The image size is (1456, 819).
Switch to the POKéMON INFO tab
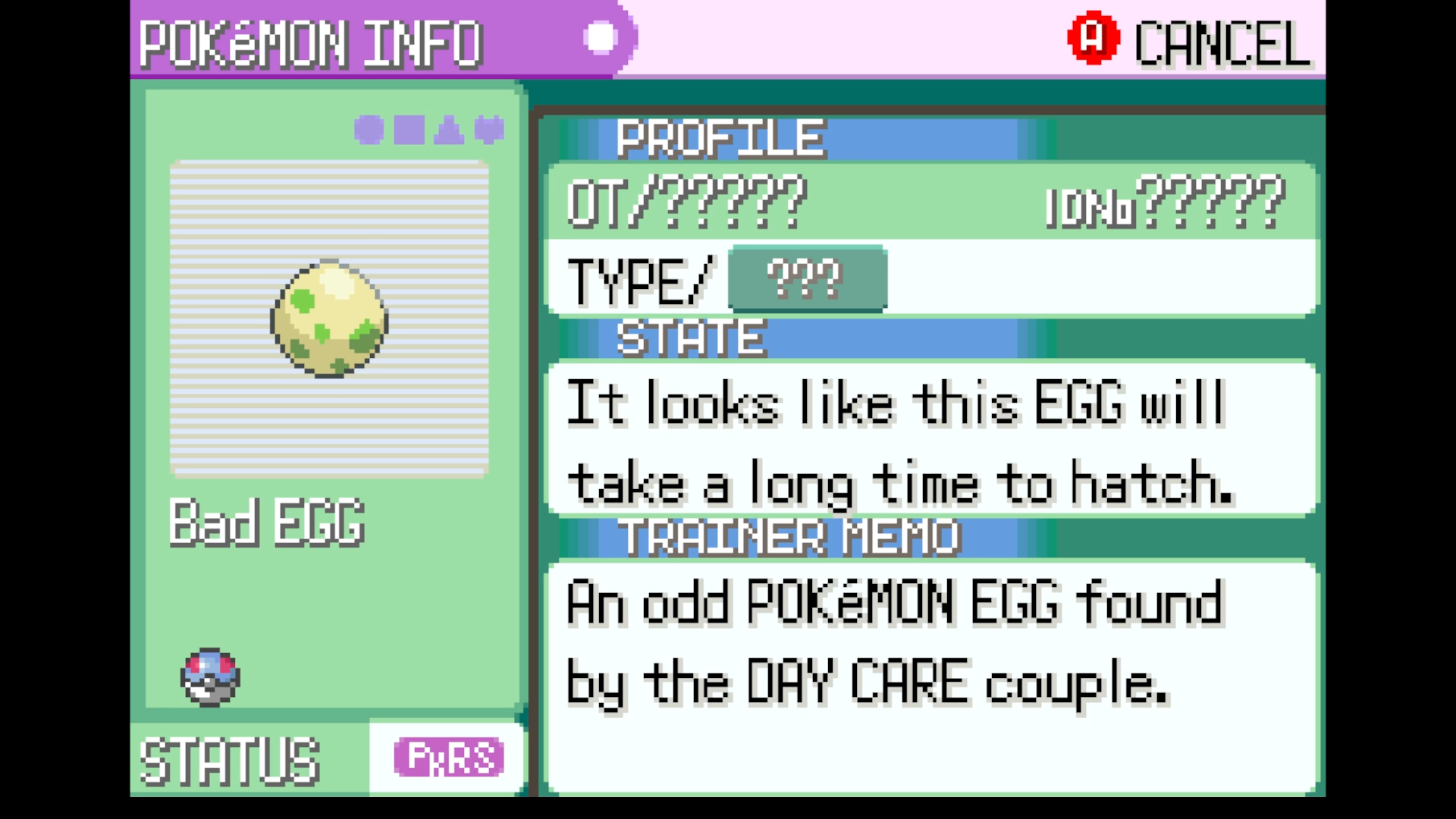point(311,43)
